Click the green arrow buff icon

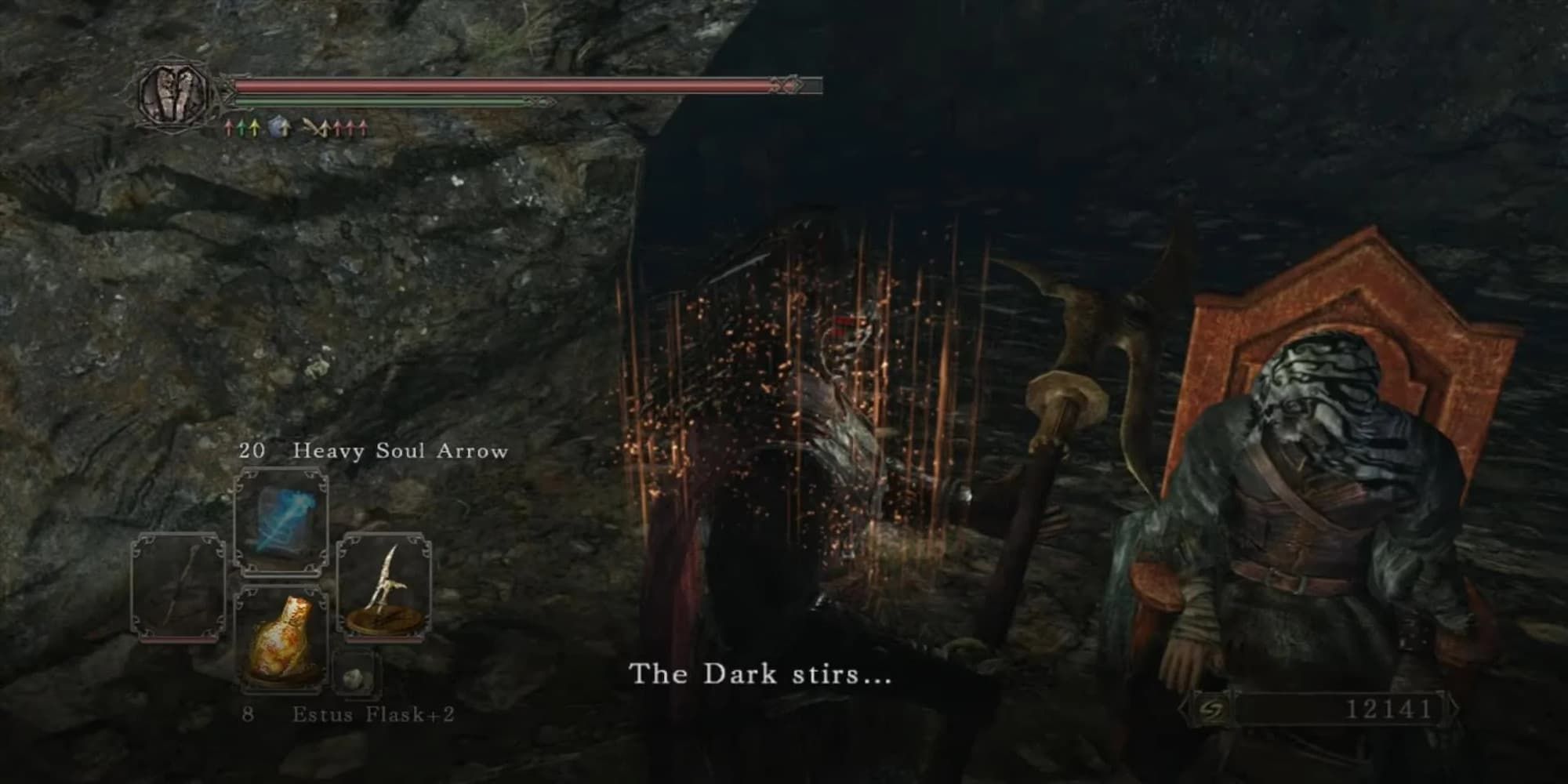[241, 128]
